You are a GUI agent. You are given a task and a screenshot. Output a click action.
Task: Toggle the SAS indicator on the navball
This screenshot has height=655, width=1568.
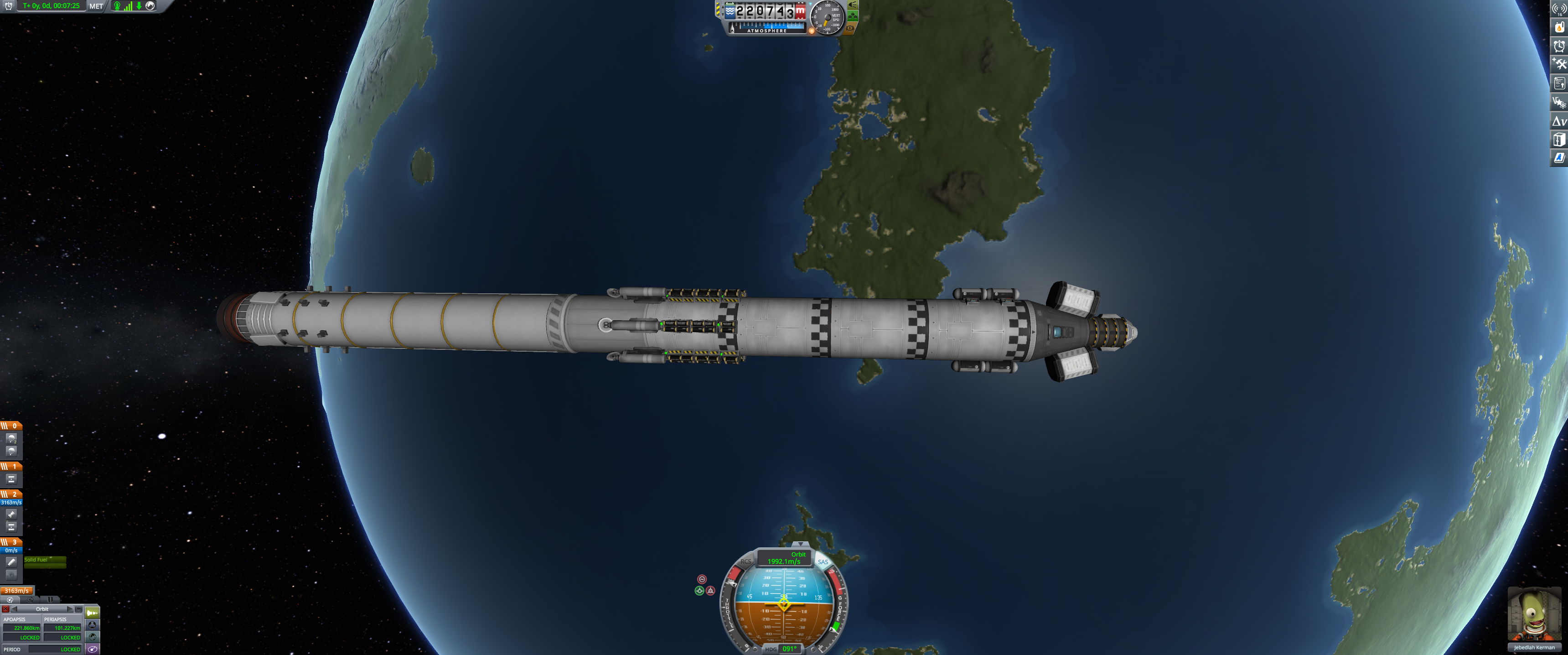click(823, 562)
